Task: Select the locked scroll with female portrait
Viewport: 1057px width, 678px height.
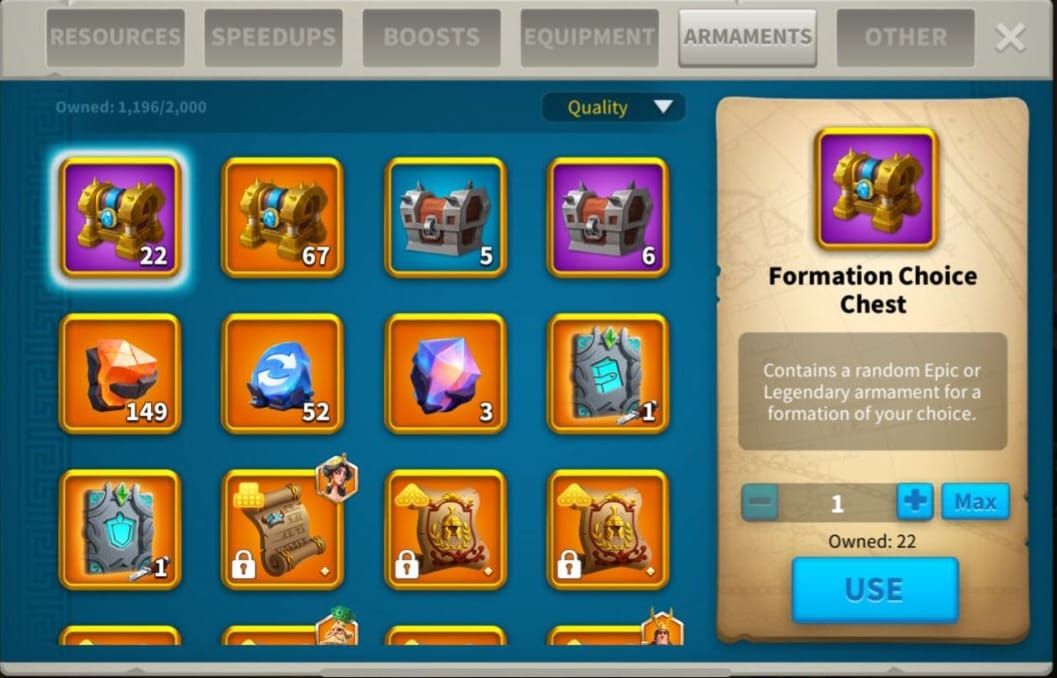Action: (283, 529)
